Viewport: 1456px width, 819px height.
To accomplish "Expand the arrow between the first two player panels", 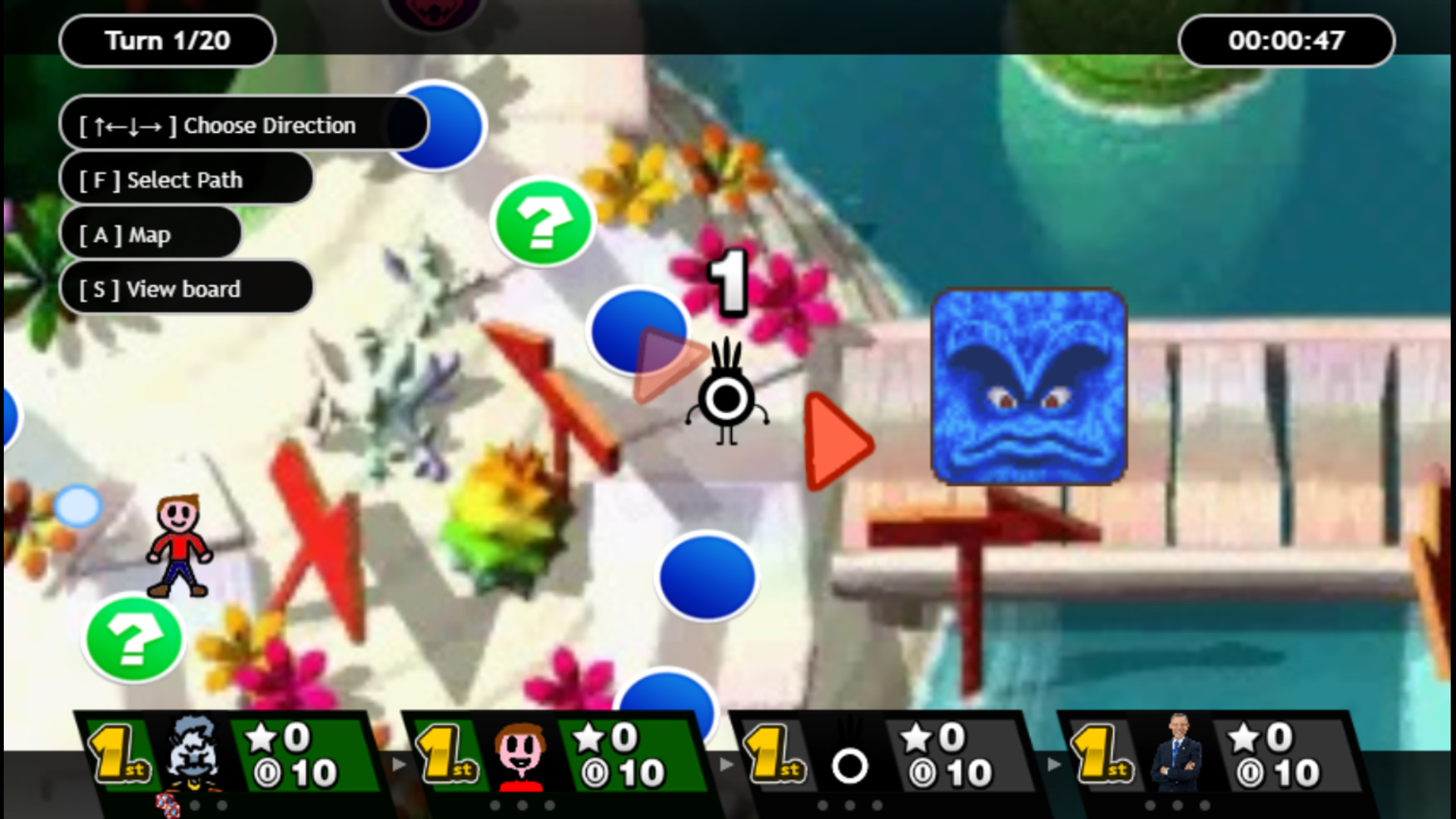I will pos(397,764).
